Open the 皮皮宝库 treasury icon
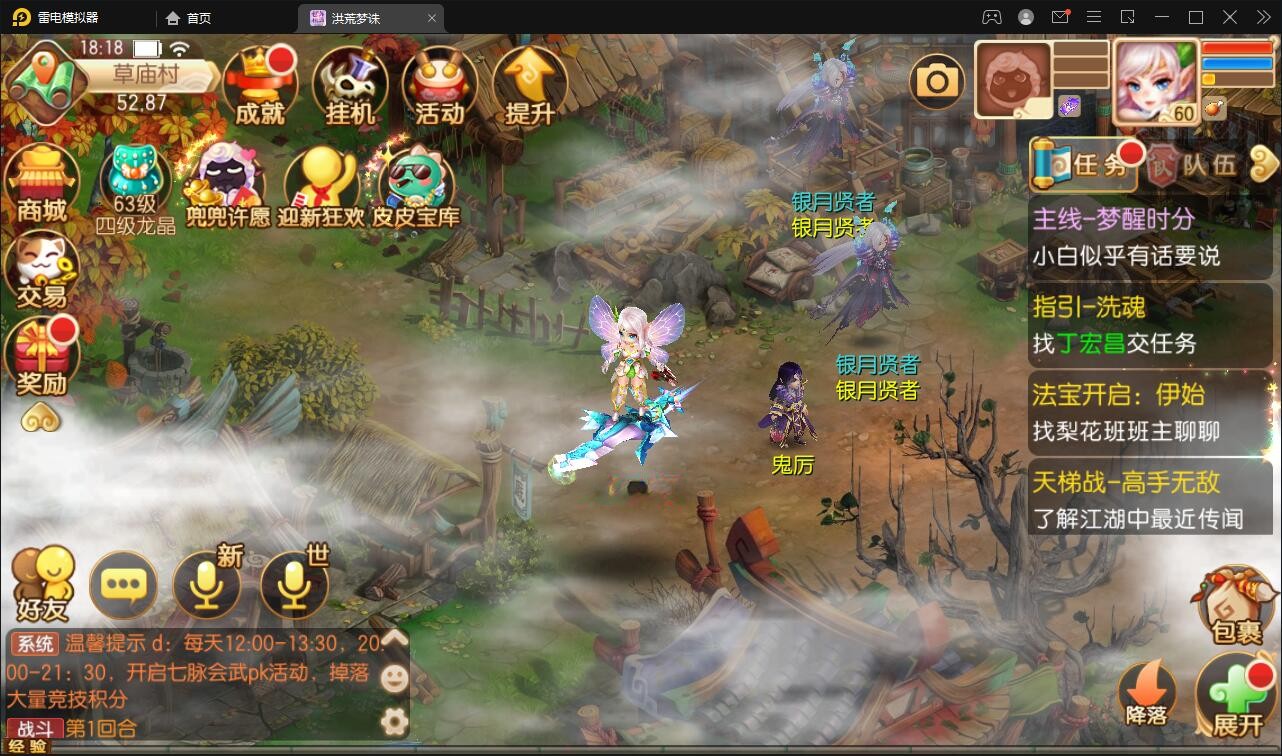The image size is (1282, 756). [415, 185]
